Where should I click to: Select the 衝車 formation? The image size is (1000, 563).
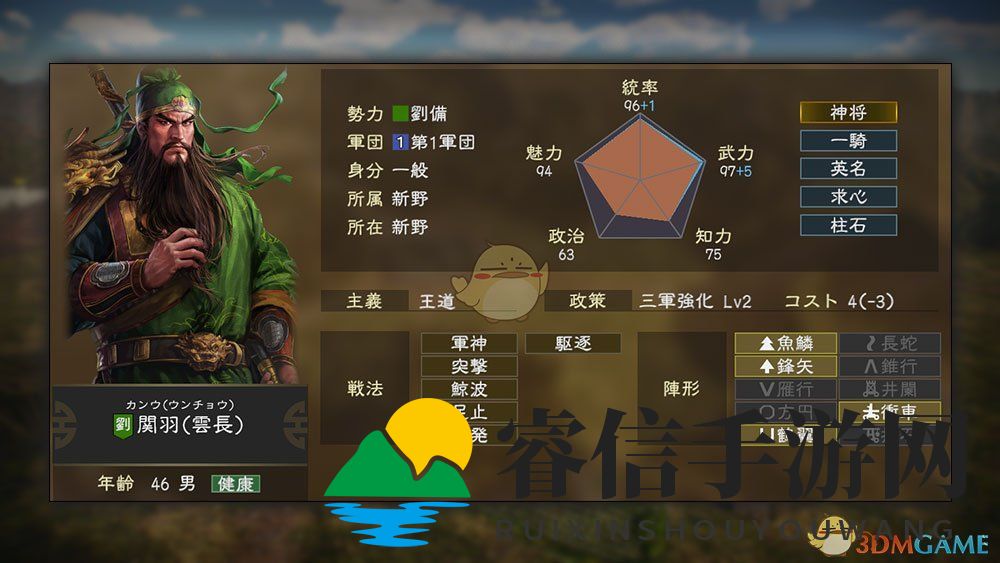[890, 412]
